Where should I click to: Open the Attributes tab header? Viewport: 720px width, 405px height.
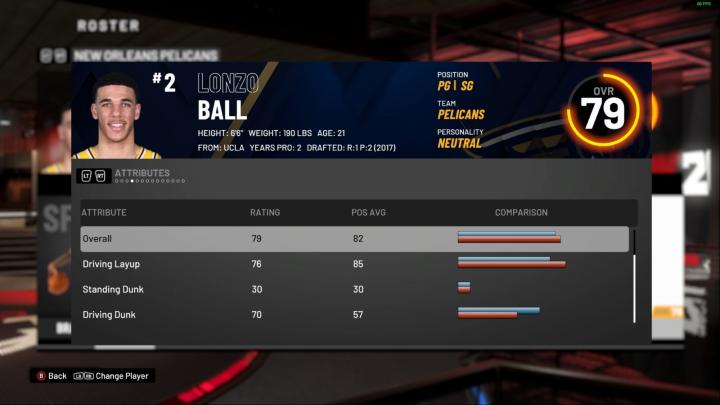[x=141, y=173]
